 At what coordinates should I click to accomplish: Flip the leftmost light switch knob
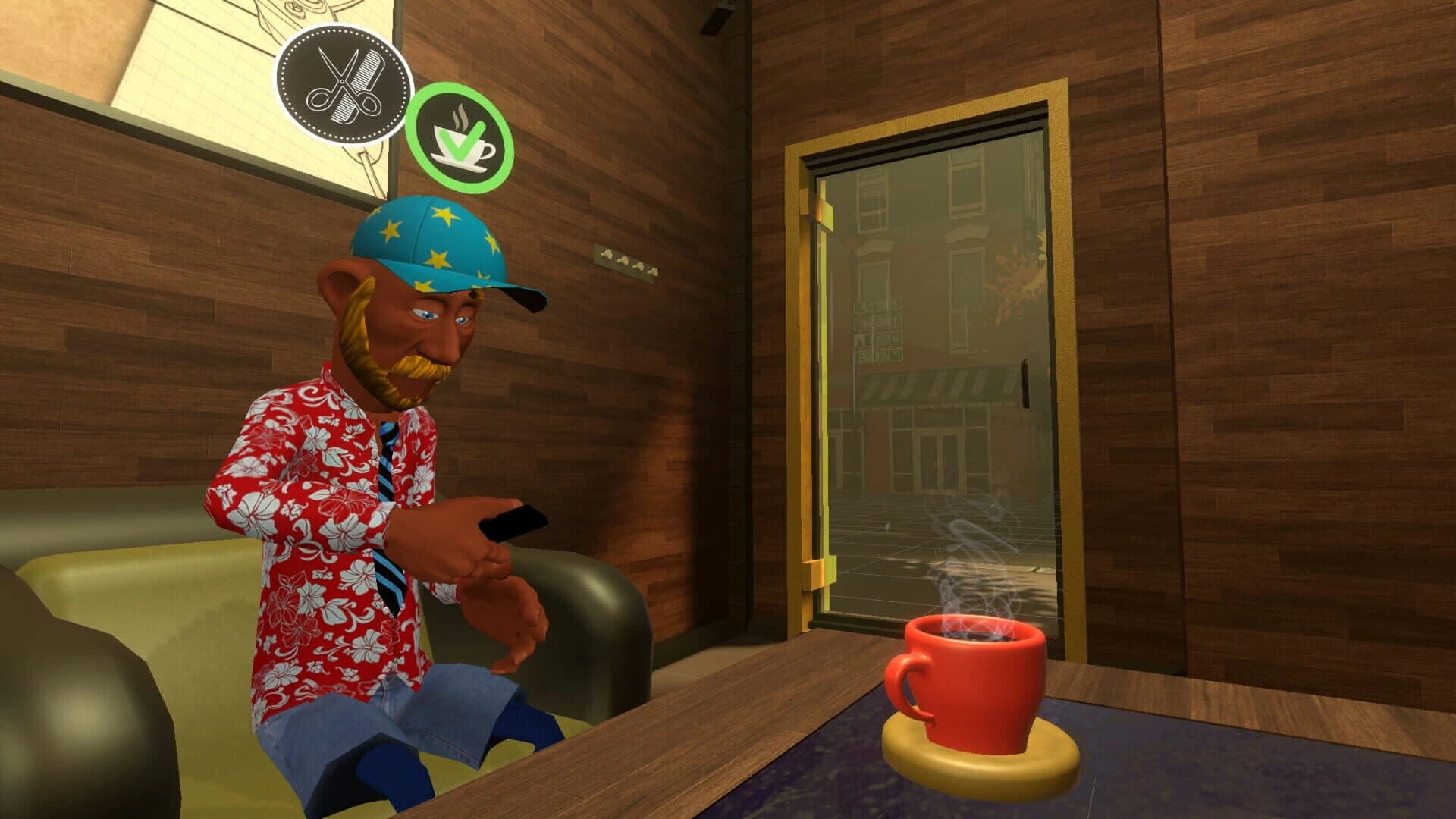pos(607,253)
